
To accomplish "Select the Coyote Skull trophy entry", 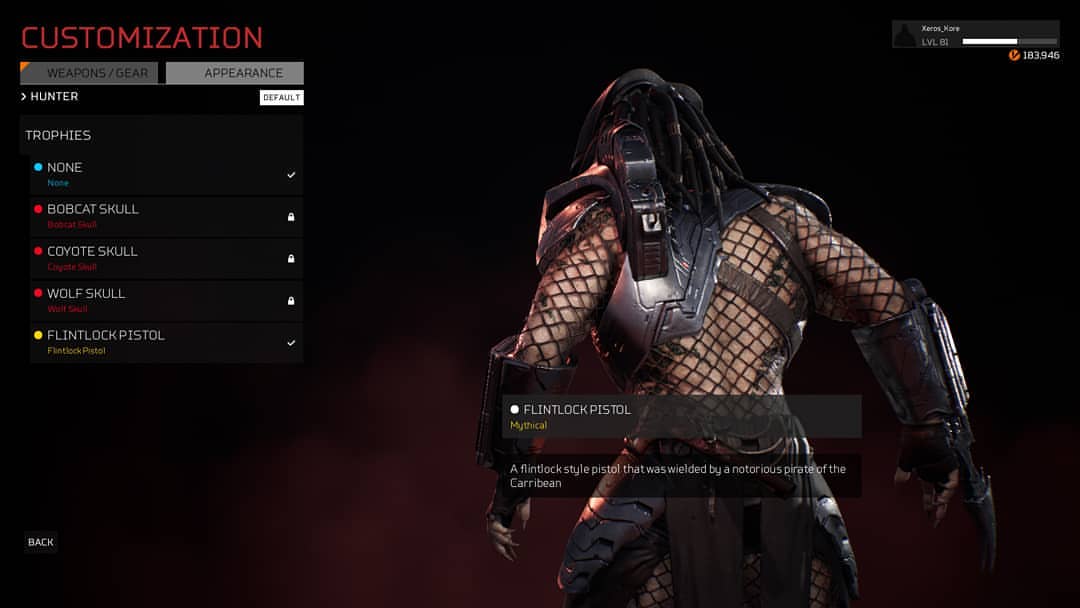I will pos(166,258).
